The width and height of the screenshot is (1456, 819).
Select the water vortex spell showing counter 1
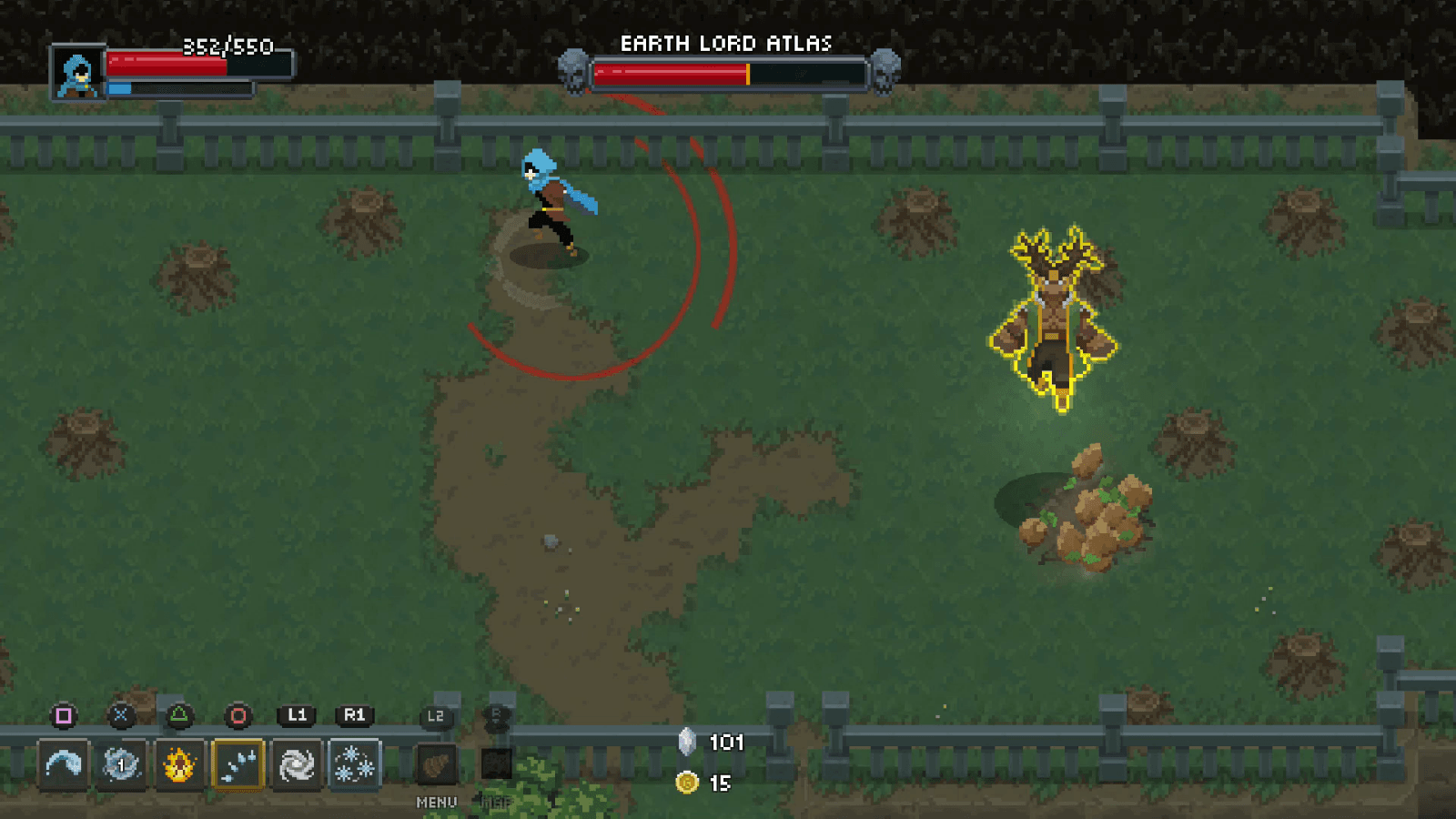pyautogui.click(x=122, y=764)
